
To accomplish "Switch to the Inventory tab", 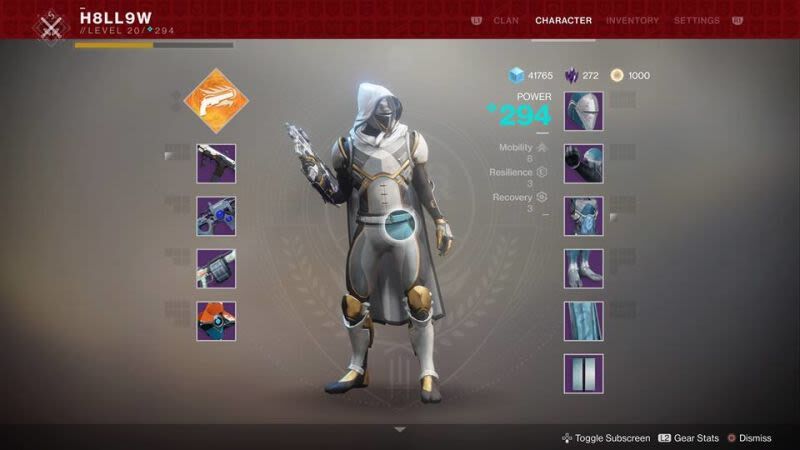I will (632, 20).
